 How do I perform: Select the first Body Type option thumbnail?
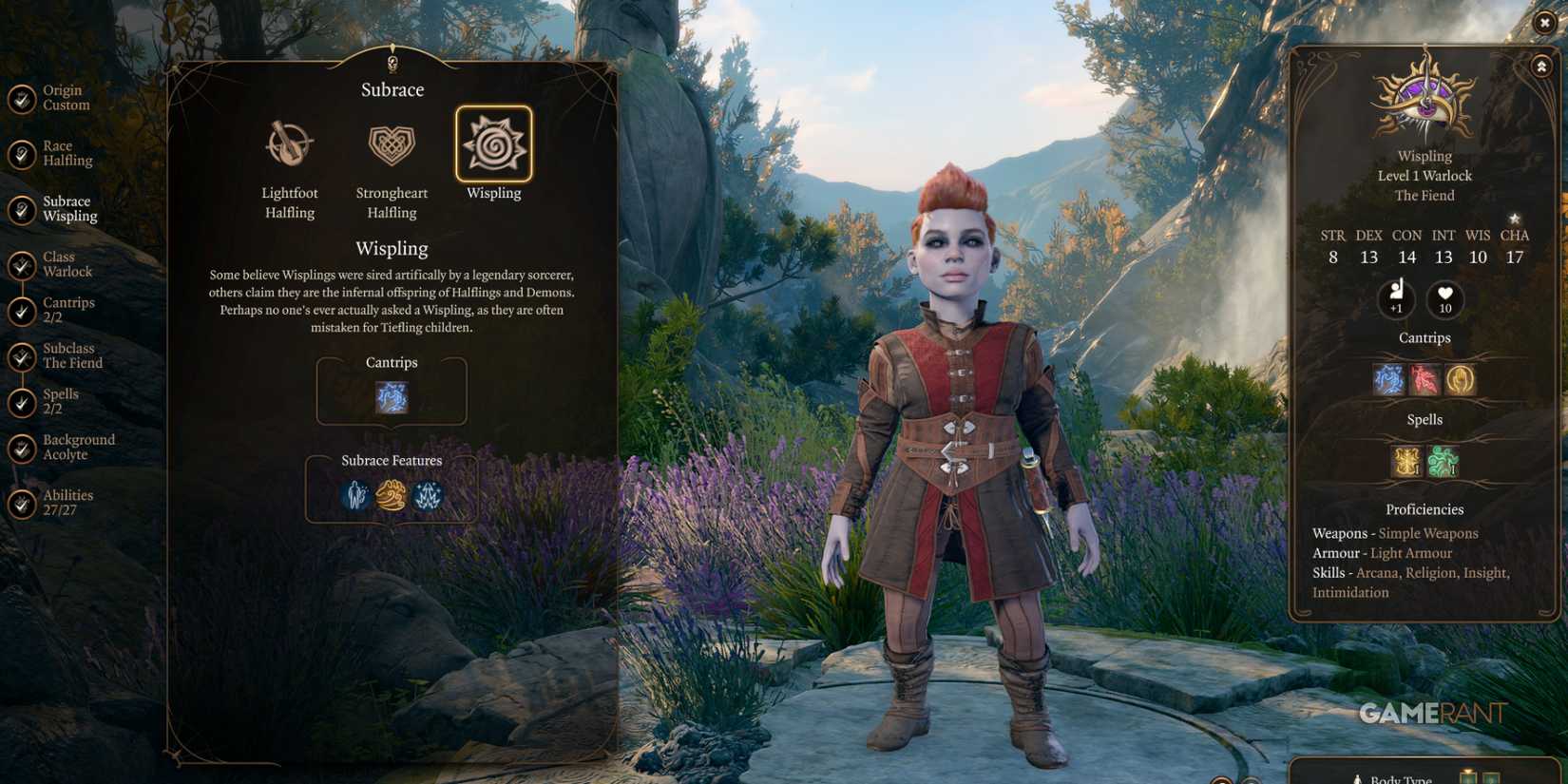click(x=1466, y=778)
